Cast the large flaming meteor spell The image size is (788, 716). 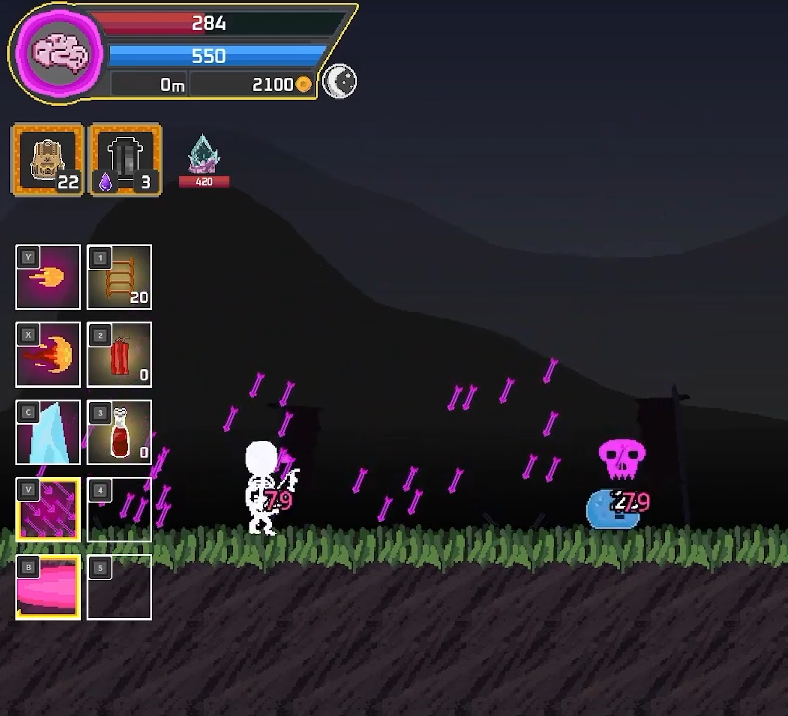(x=48, y=354)
